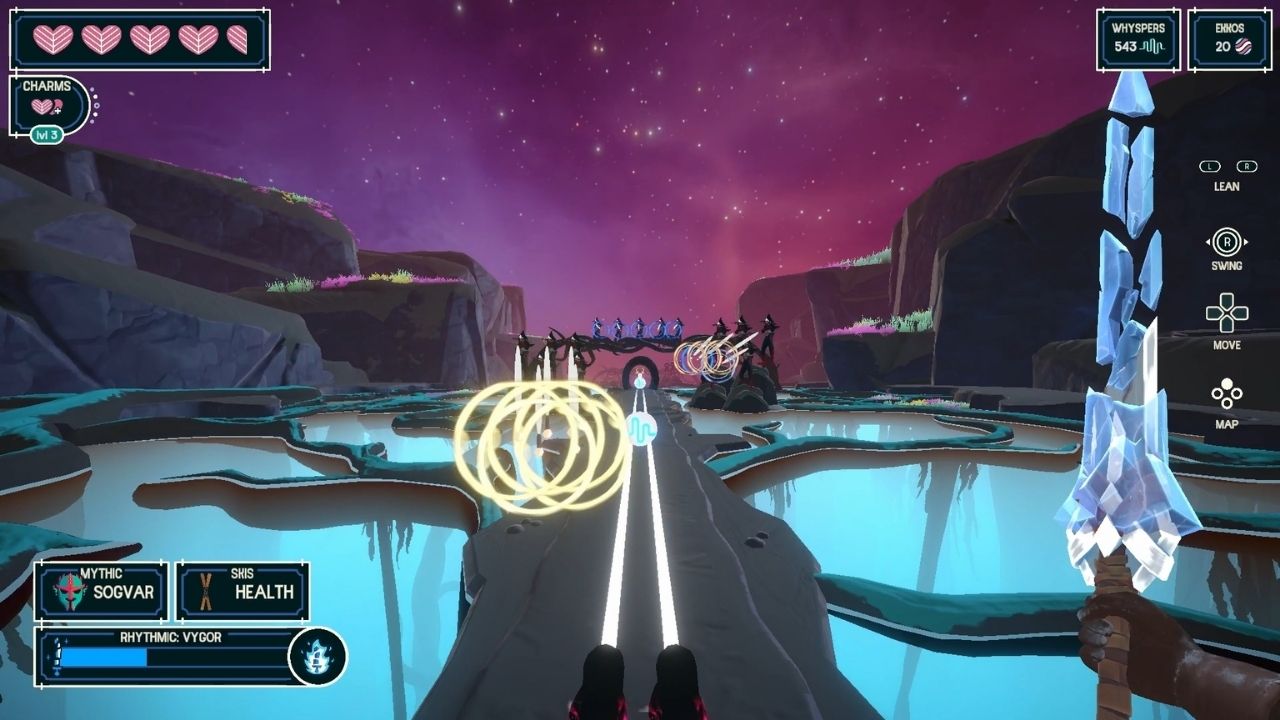Activate the Rhythmic Vygor flame icon

pos(317,657)
